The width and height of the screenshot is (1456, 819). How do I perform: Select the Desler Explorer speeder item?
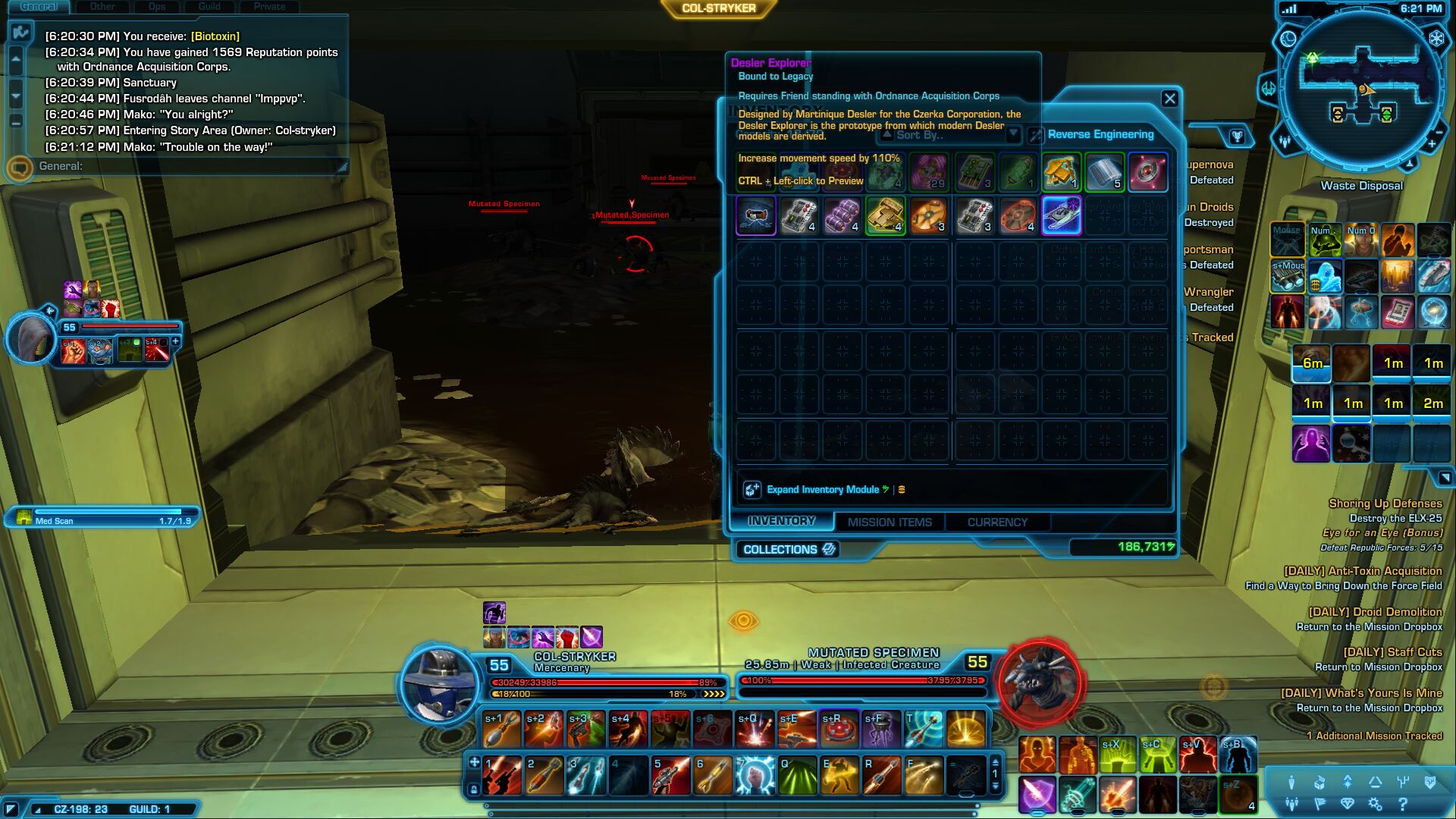pyautogui.click(x=1061, y=215)
